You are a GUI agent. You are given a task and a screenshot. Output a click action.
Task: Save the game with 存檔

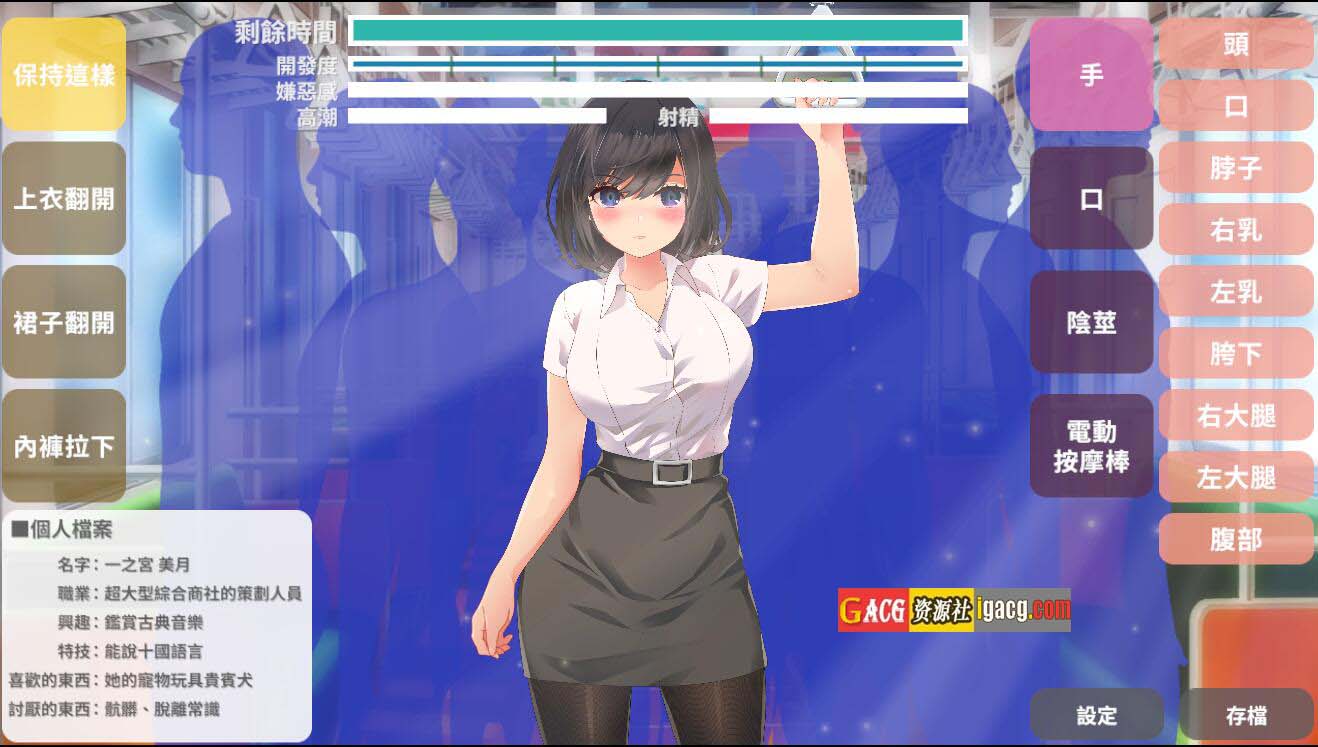click(1245, 715)
